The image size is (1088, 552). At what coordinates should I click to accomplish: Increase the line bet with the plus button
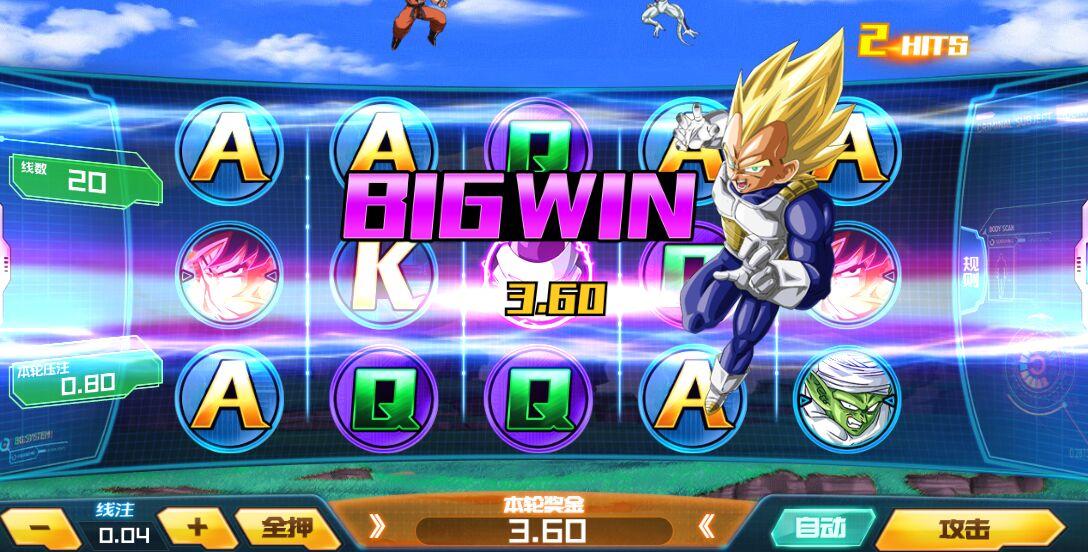197,527
